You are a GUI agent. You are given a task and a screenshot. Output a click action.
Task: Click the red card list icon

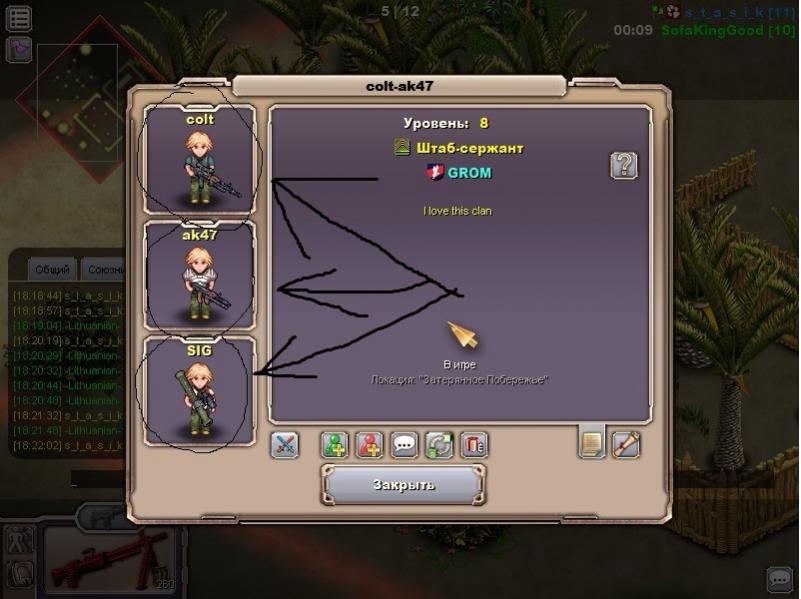(474, 445)
